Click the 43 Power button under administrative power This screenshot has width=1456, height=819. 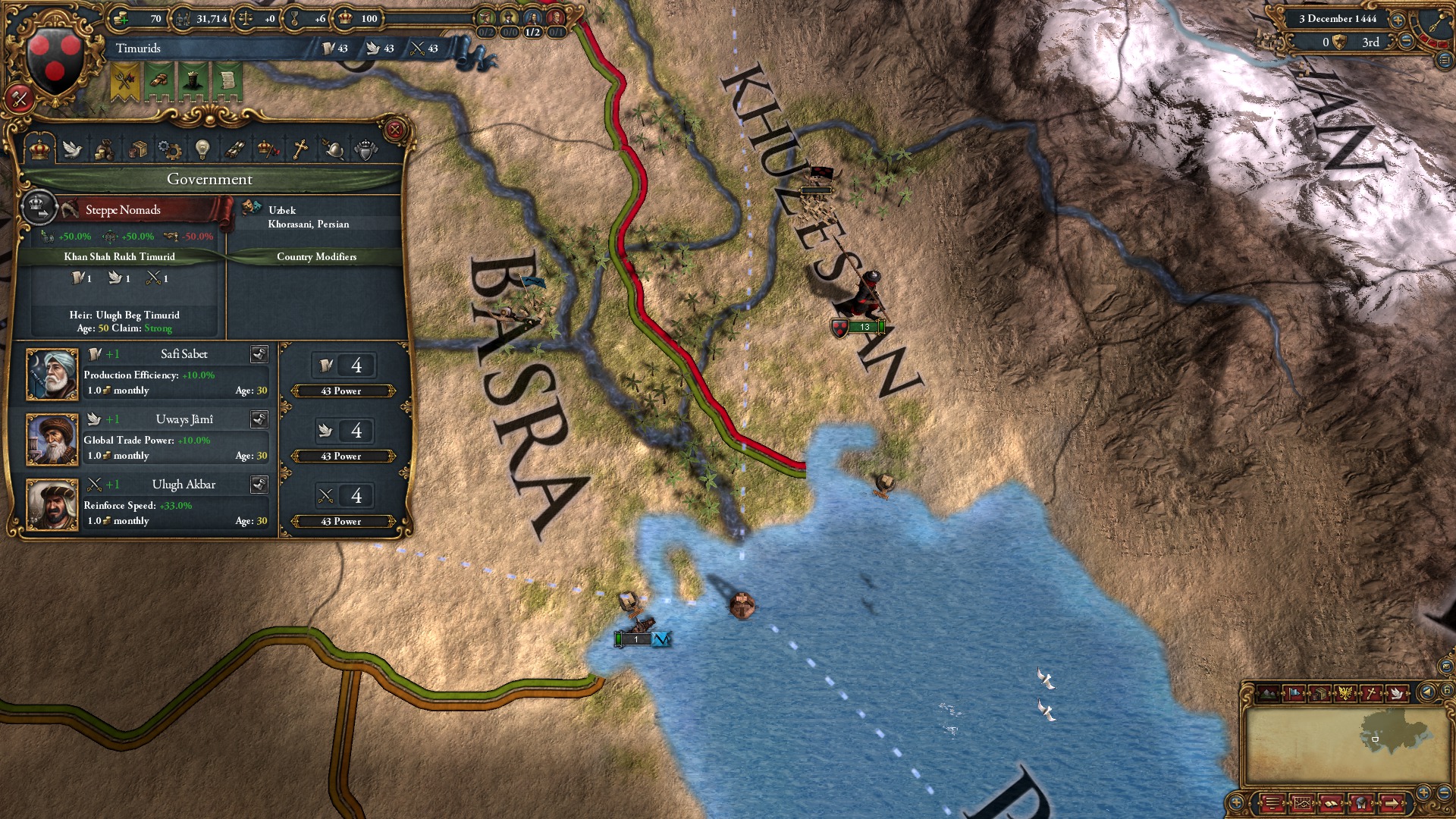point(343,391)
